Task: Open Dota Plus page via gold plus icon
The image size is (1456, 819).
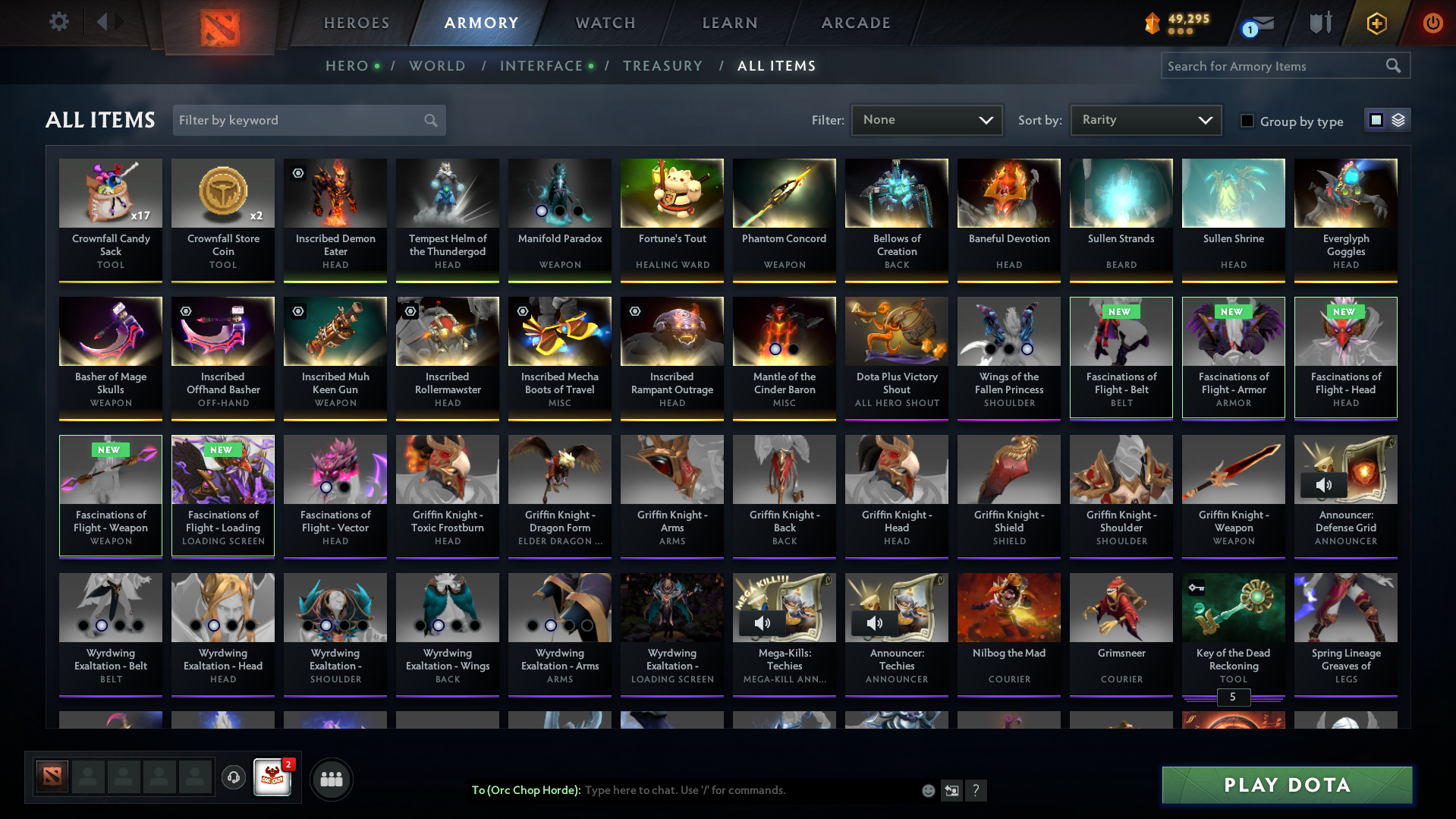Action: 1376,23
